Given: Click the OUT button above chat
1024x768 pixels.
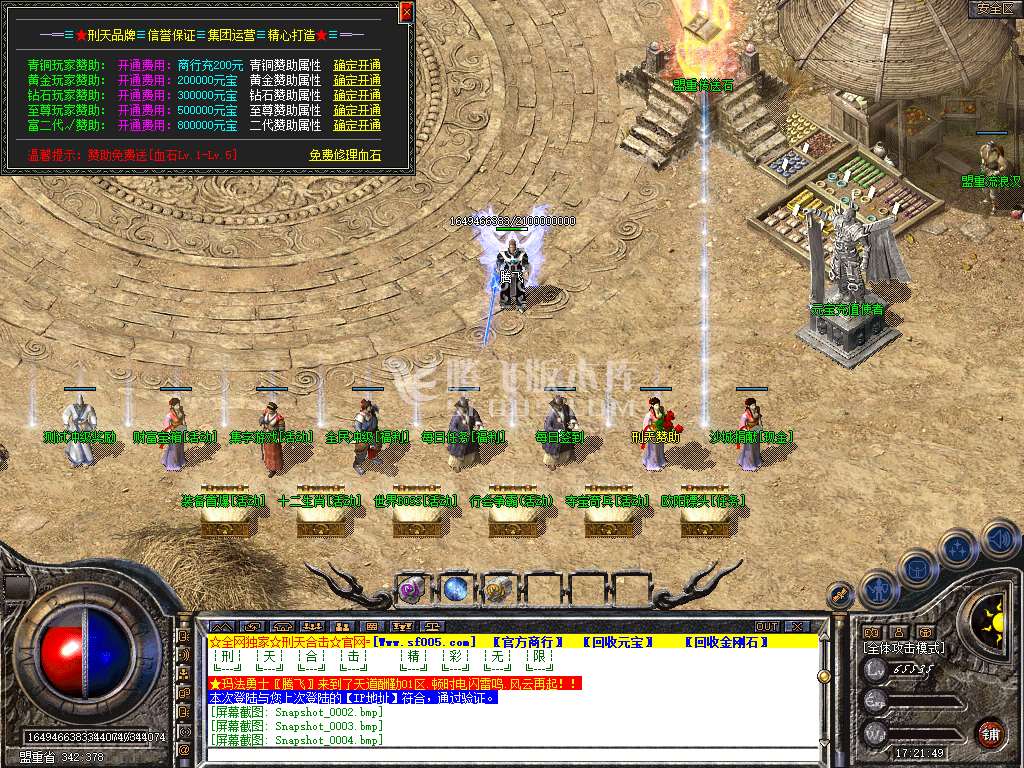Looking at the screenshot, I should [767, 626].
